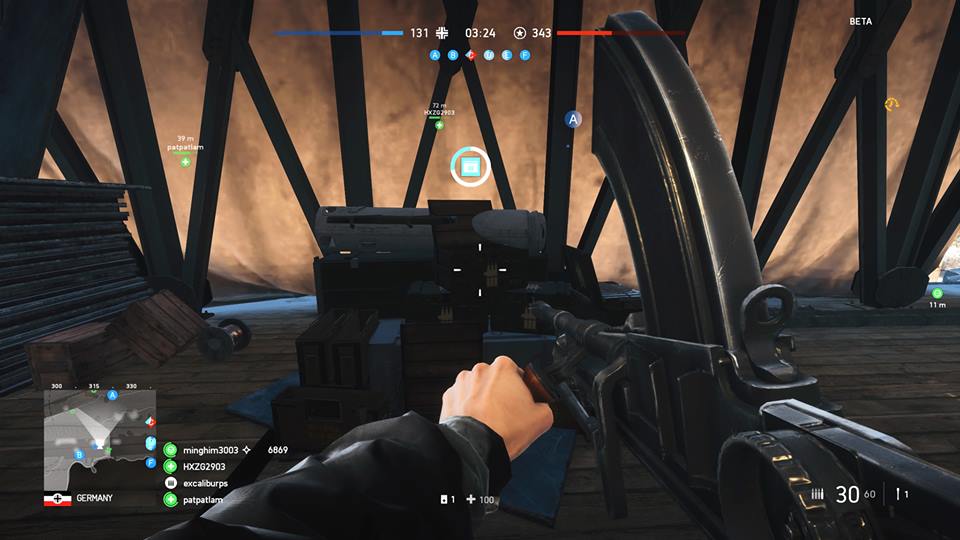Select objective D flag in top bar
The image size is (960, 540).
tap(488, 55)
